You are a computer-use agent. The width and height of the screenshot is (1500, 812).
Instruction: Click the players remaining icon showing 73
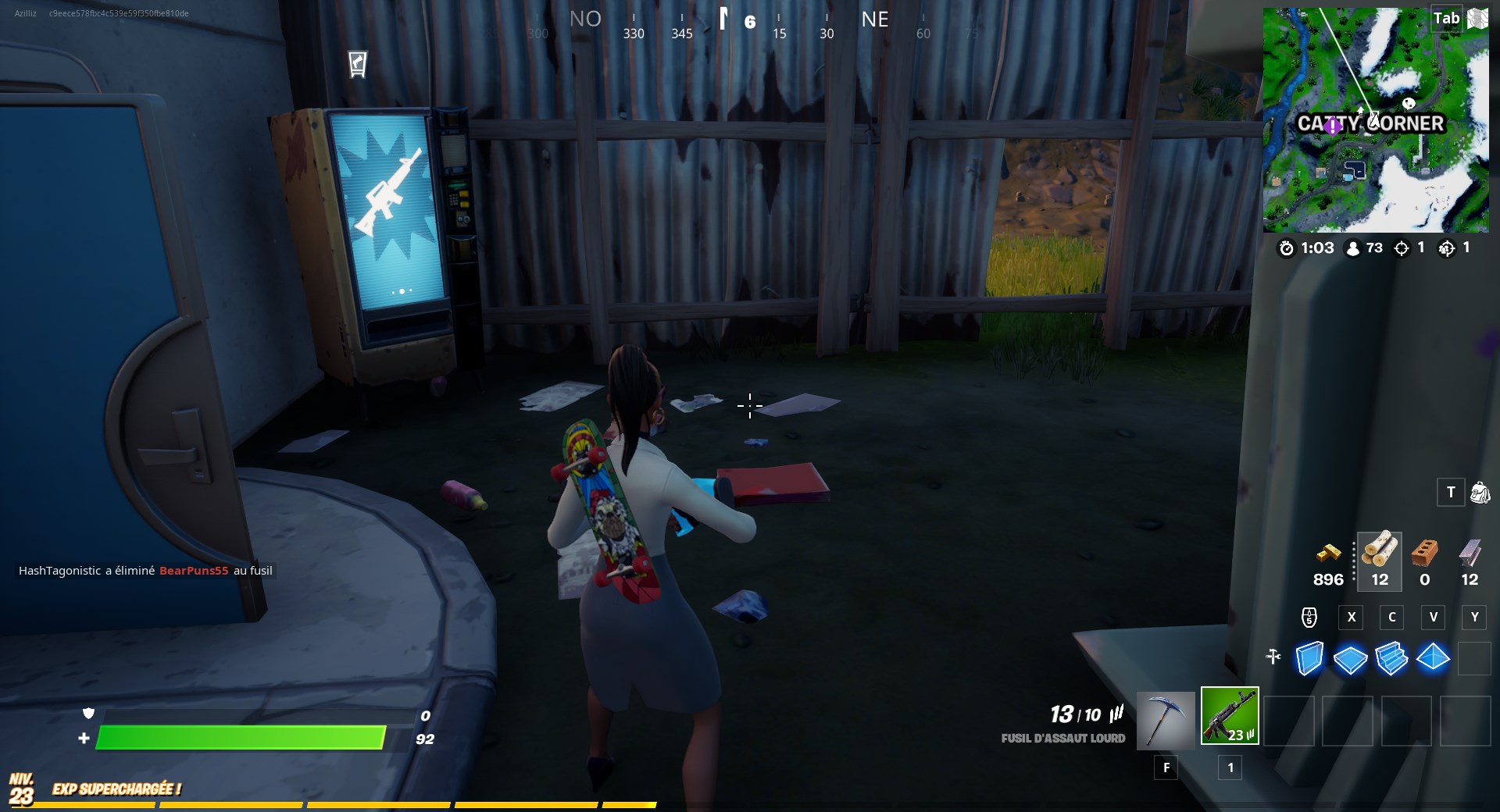pyautogui.click(x=1352, y=248)
